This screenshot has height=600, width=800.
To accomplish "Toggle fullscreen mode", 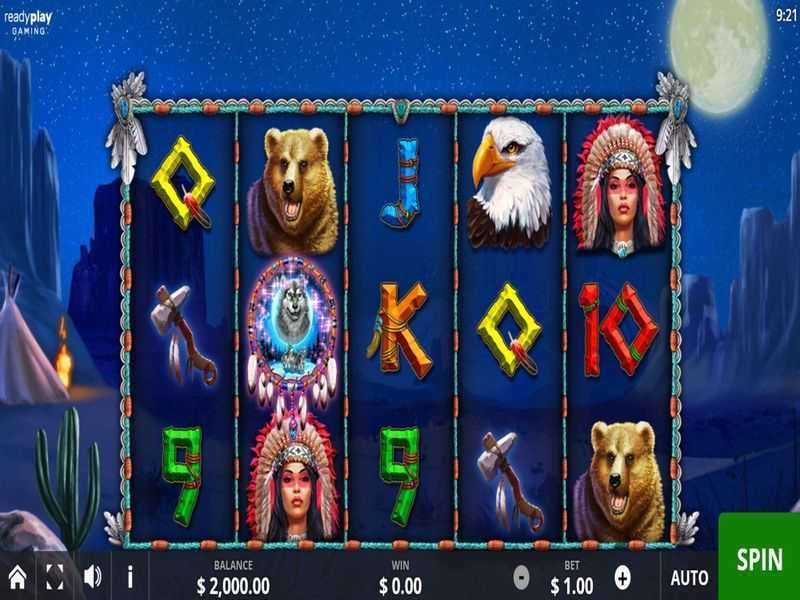I will (x=55, y=576).
